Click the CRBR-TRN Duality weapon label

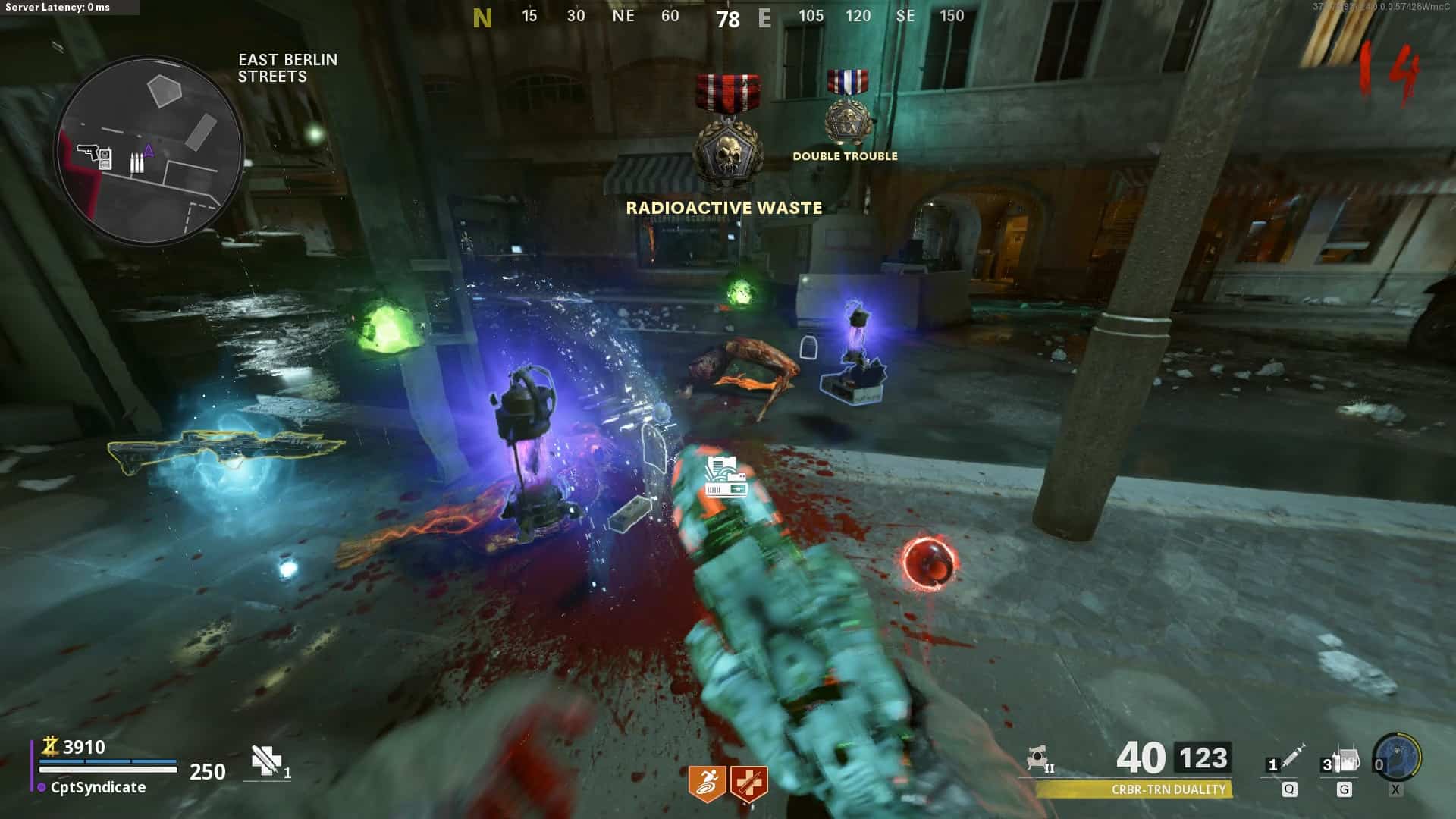1168,790
